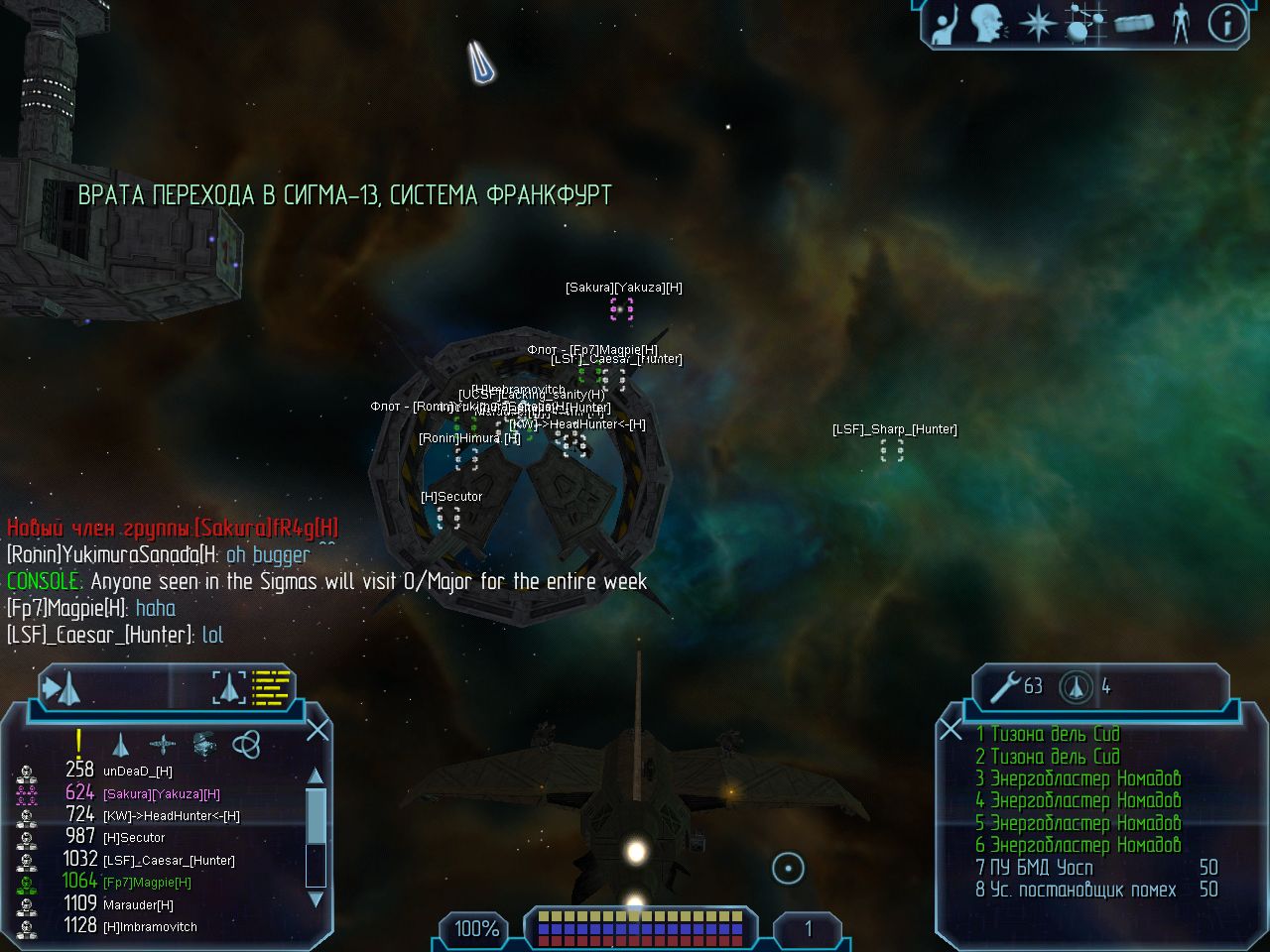The image size is (1270, 952).
Task: Choose [Fp7]Magpie[H] in the contact list
Action: [x=147, y=883]
